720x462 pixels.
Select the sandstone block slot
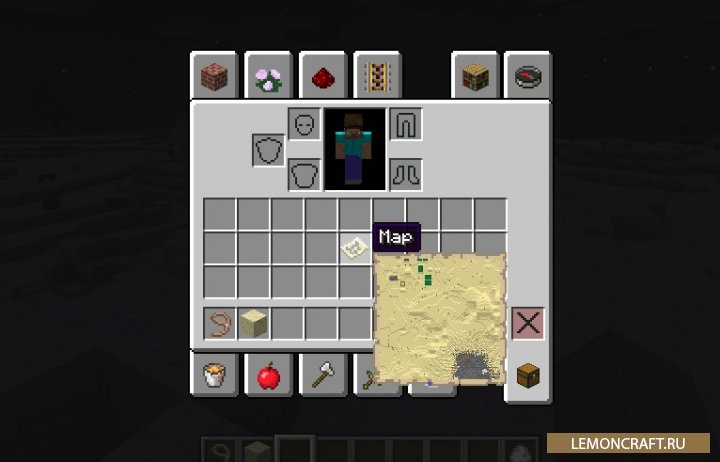coord(254,323)
